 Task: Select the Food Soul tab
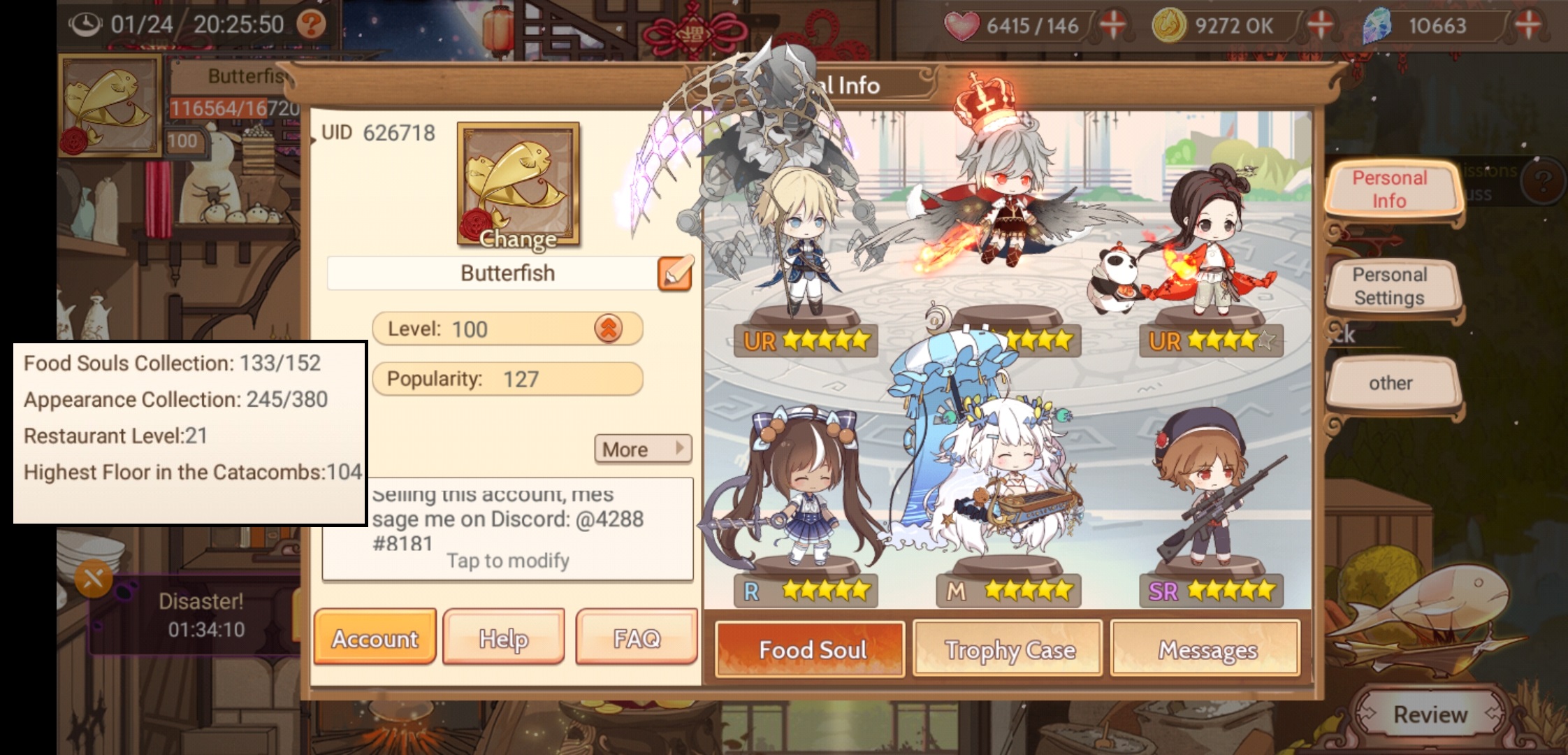coord(810,649)
